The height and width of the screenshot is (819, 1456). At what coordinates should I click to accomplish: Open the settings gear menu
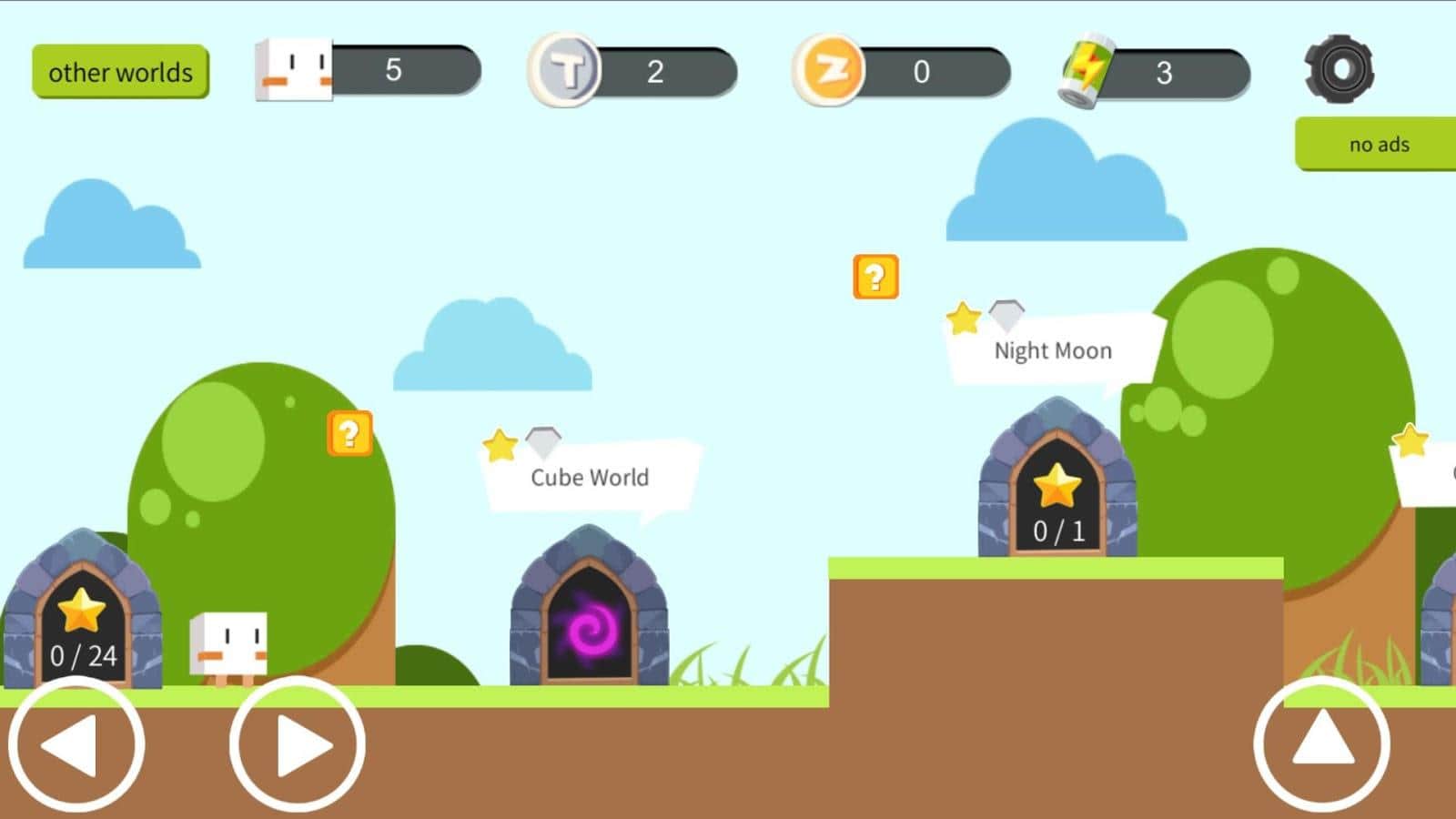pyautogui.click(x=1339, y=69)
